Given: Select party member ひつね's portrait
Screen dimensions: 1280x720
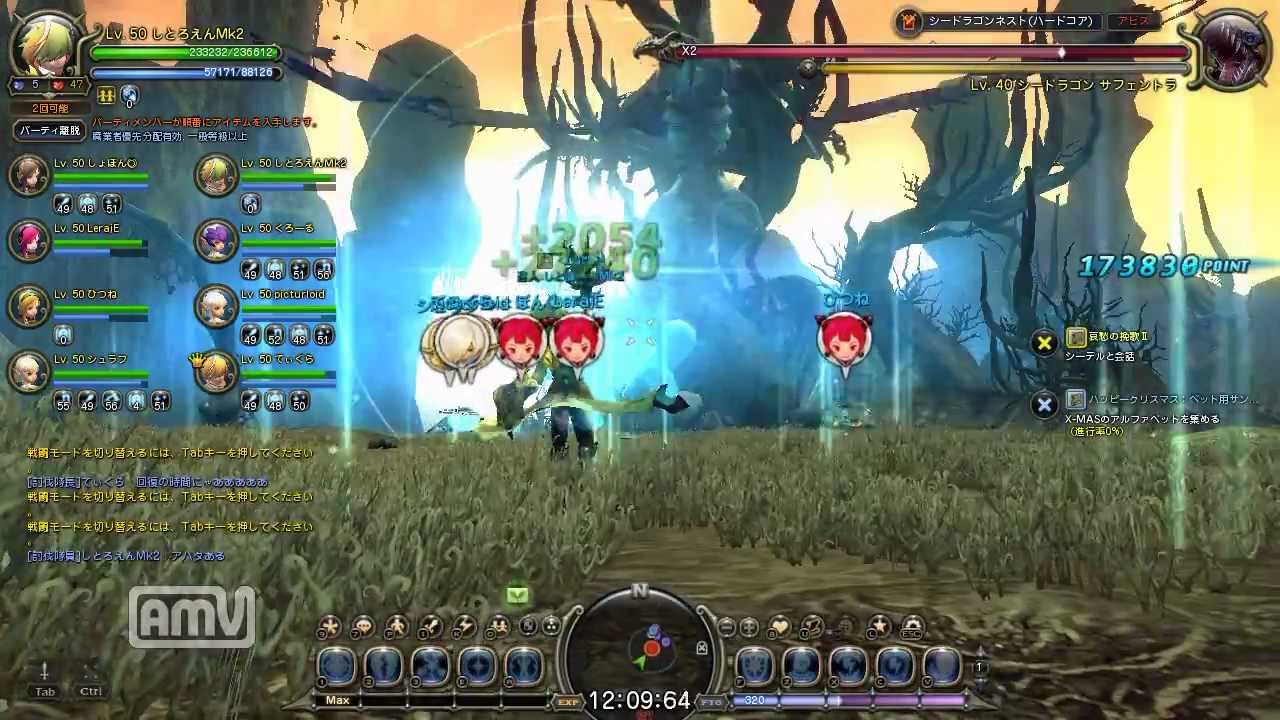Looking at the screenshot, I should (29, 305).
